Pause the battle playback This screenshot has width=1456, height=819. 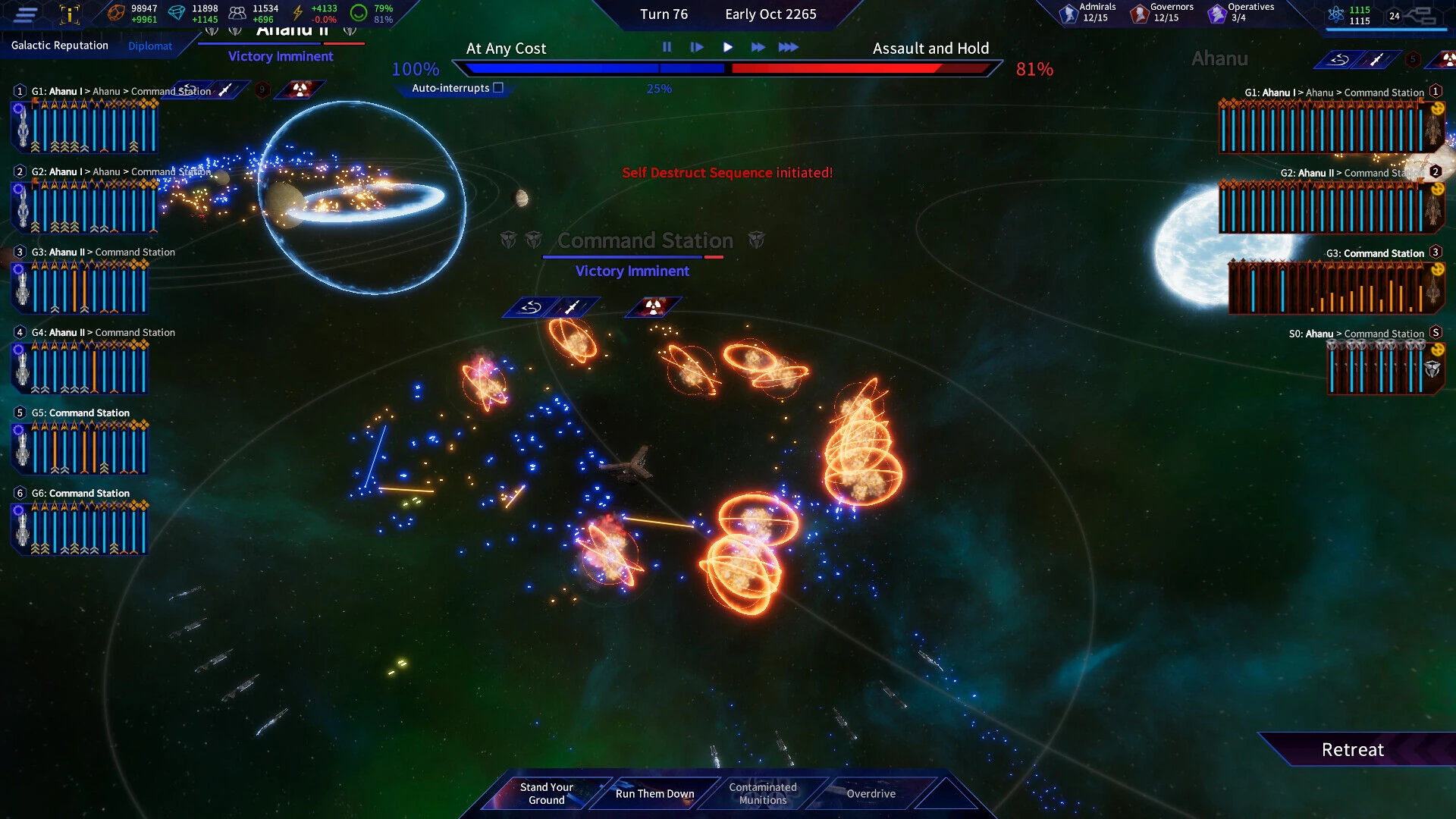click(667, 47)
